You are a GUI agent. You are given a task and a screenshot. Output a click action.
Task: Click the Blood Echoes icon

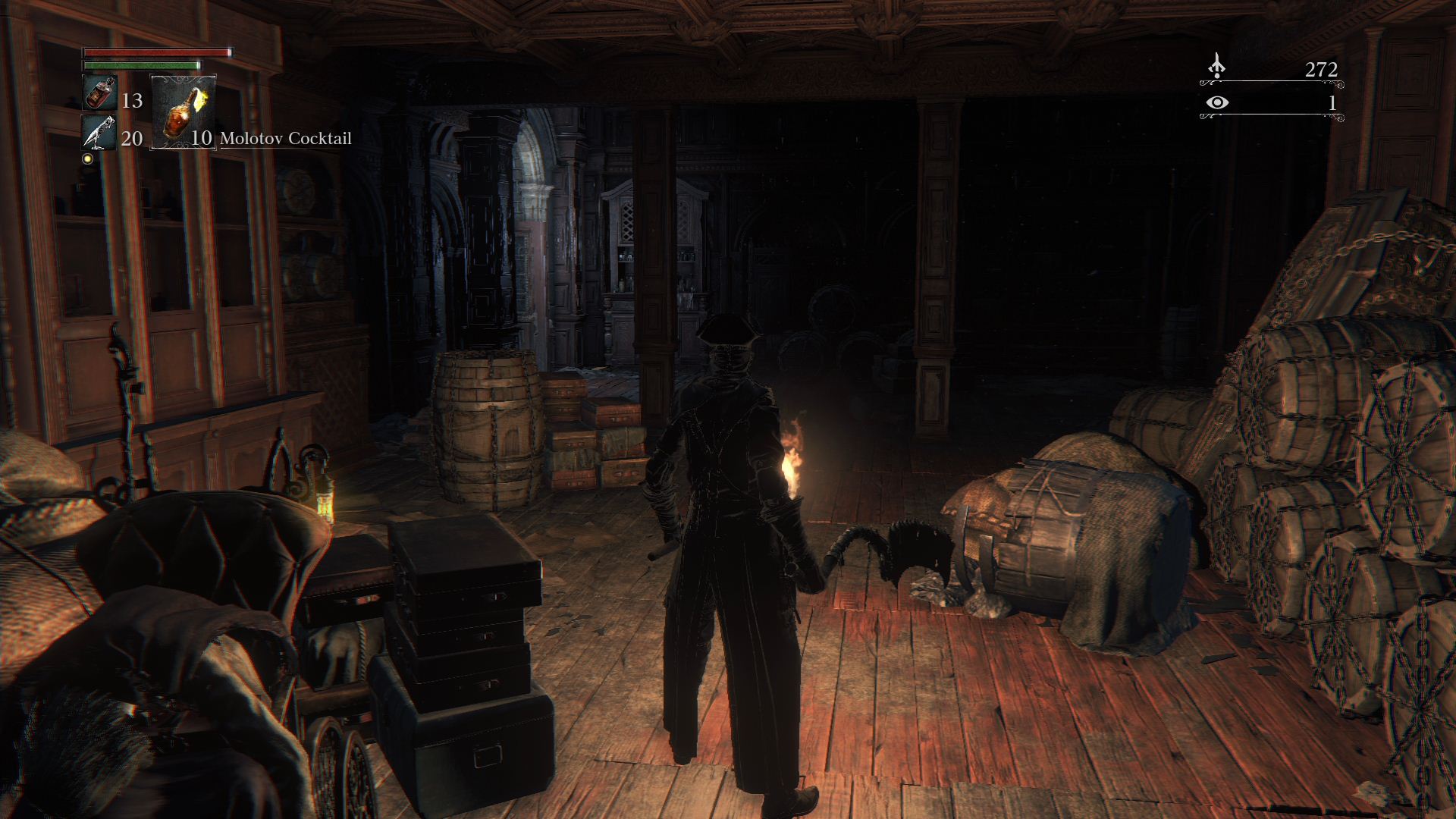[1216, 67]
